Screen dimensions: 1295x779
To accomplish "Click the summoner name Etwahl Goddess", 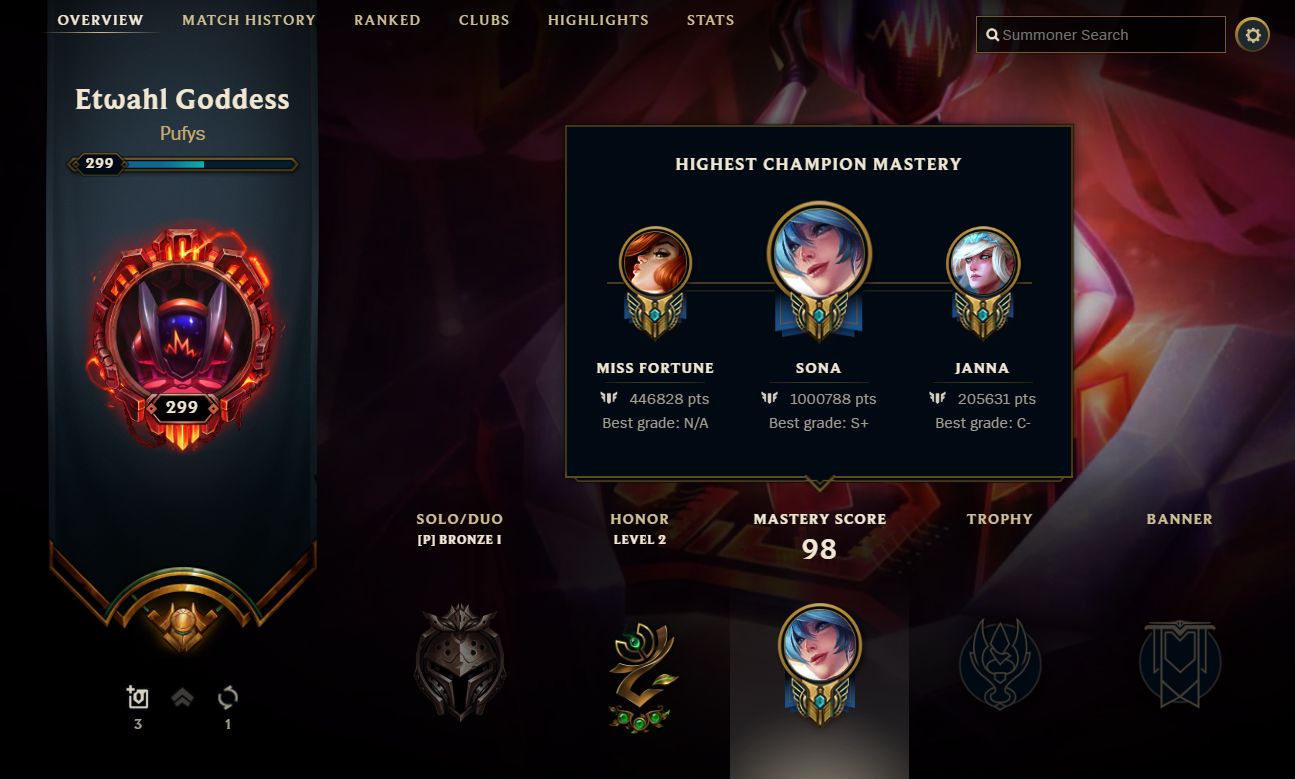I will point(182,99).
